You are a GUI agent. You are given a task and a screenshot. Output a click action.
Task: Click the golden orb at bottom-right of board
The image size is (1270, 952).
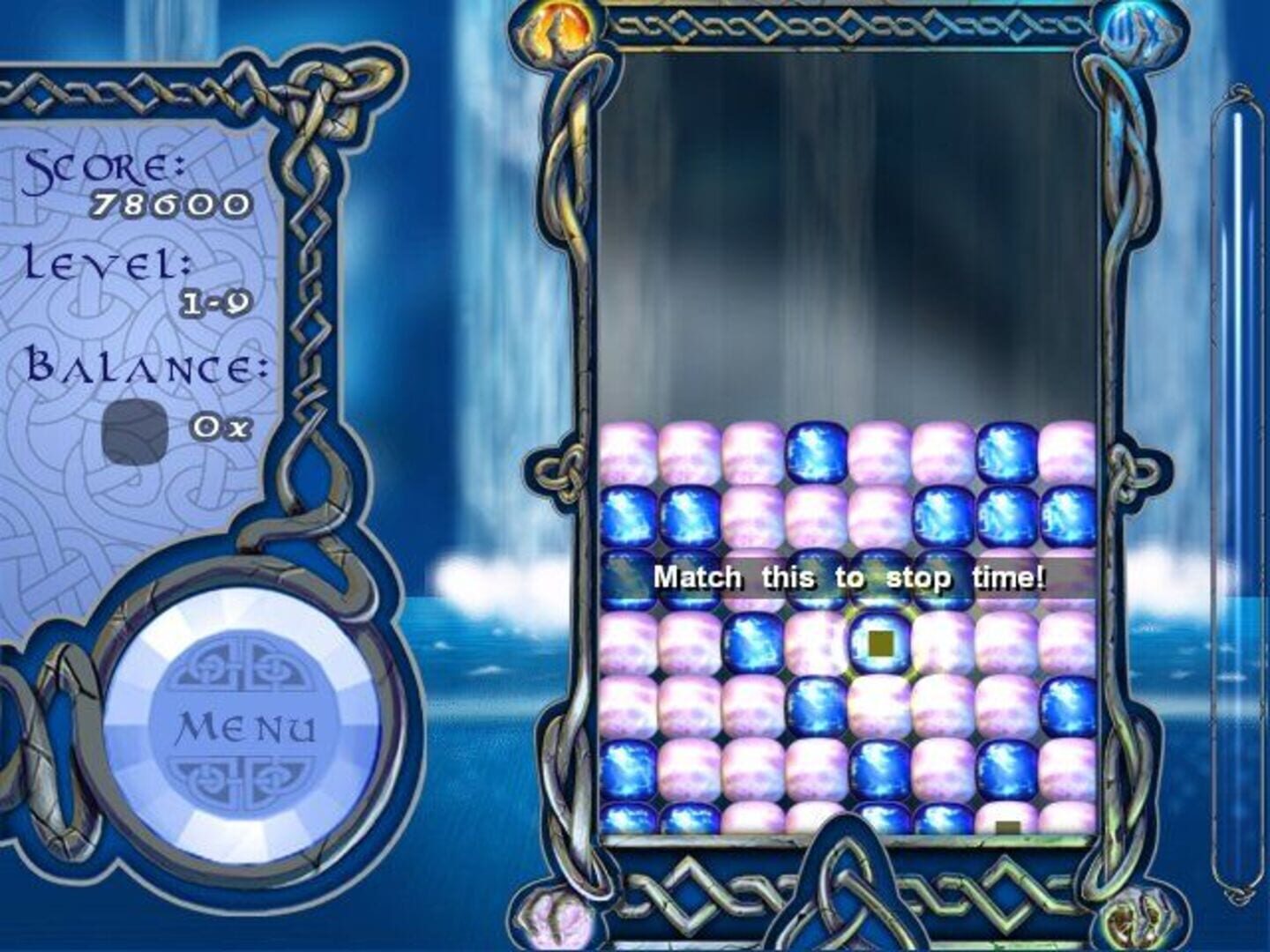[1138, 921]
